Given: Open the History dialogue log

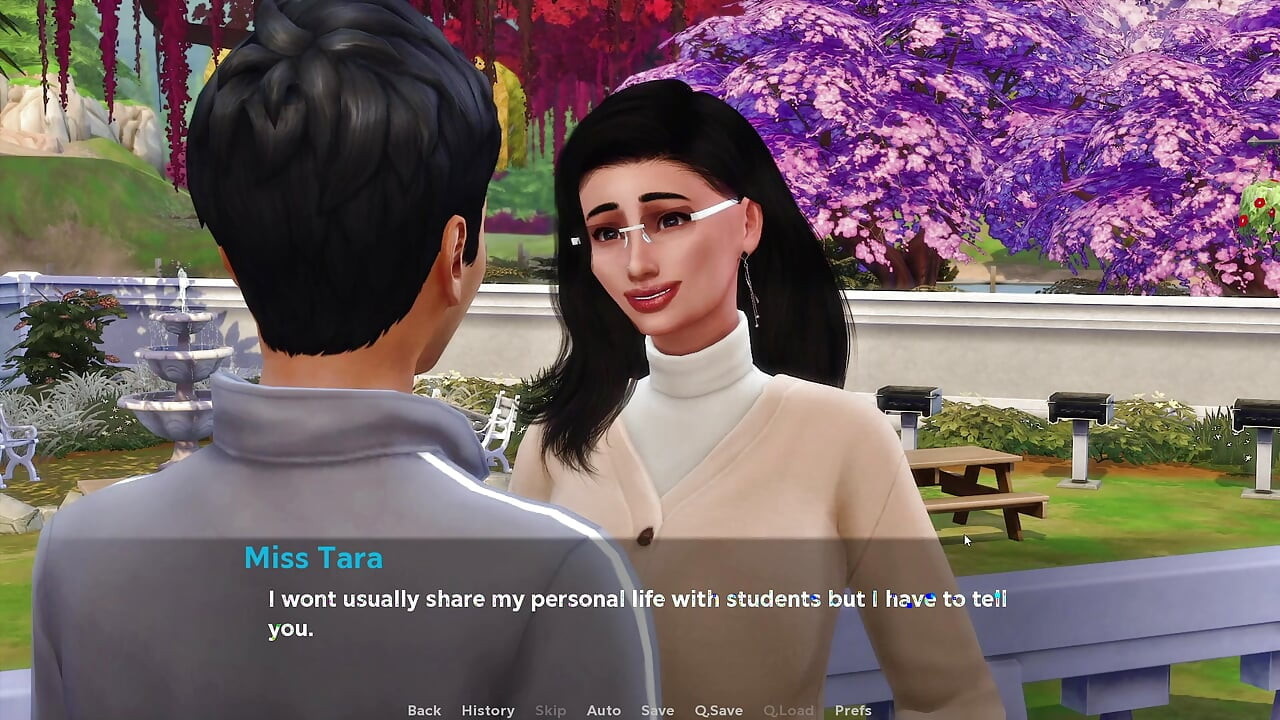Looking at the screenshot, I should click(x=487, y=709).
